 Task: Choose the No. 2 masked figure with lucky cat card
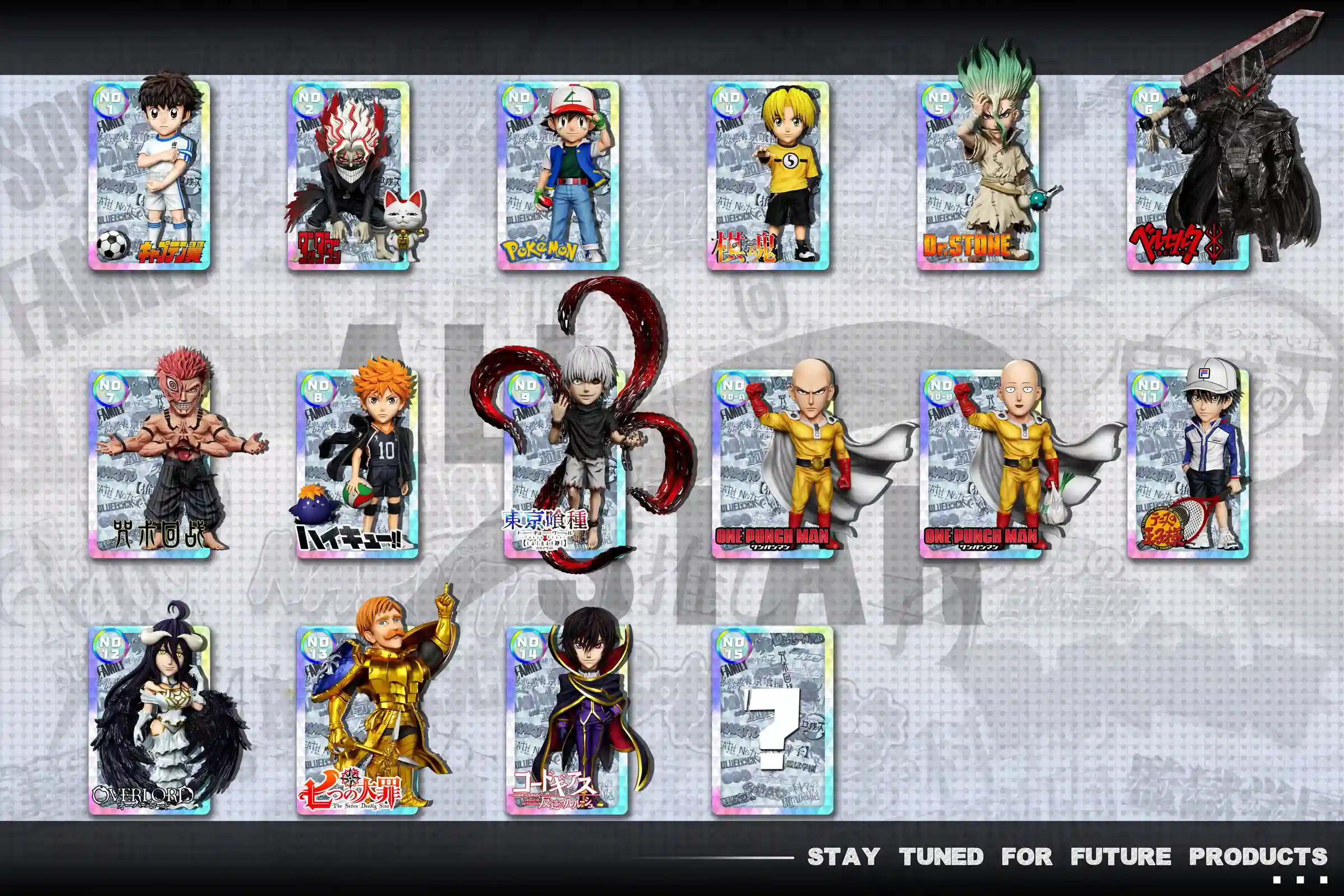pos(348,175)
